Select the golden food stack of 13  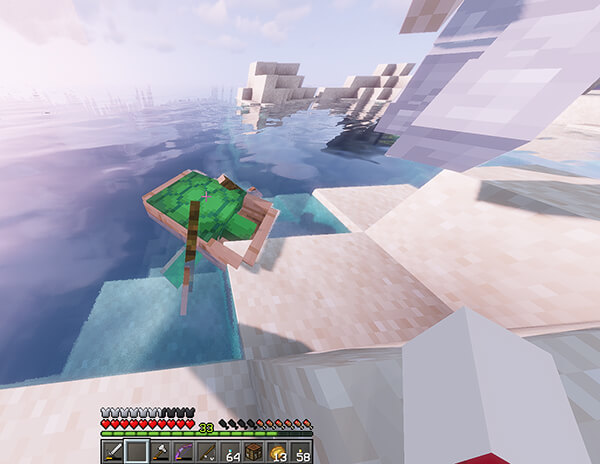[275, 452]
